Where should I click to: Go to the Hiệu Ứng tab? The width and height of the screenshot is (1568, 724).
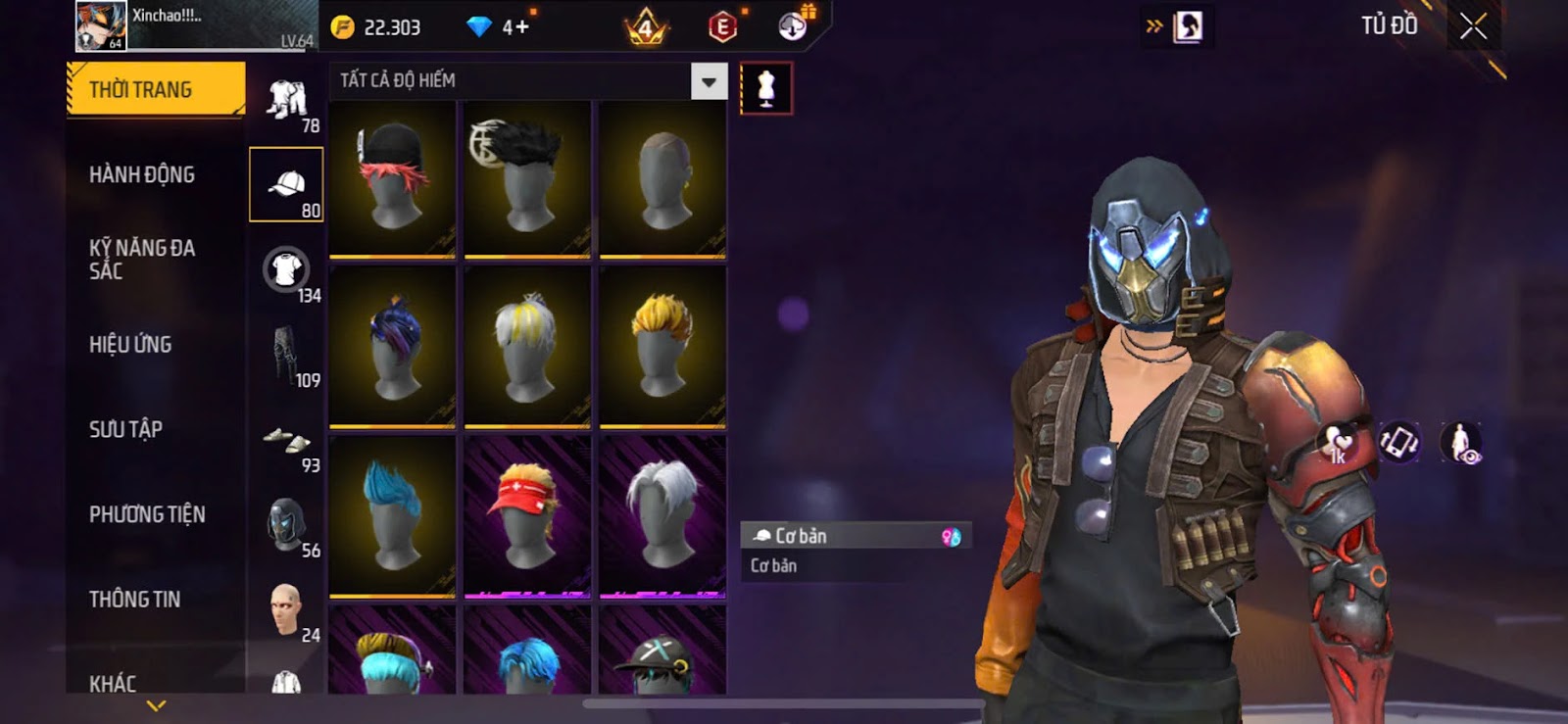[x=130, y=345]
